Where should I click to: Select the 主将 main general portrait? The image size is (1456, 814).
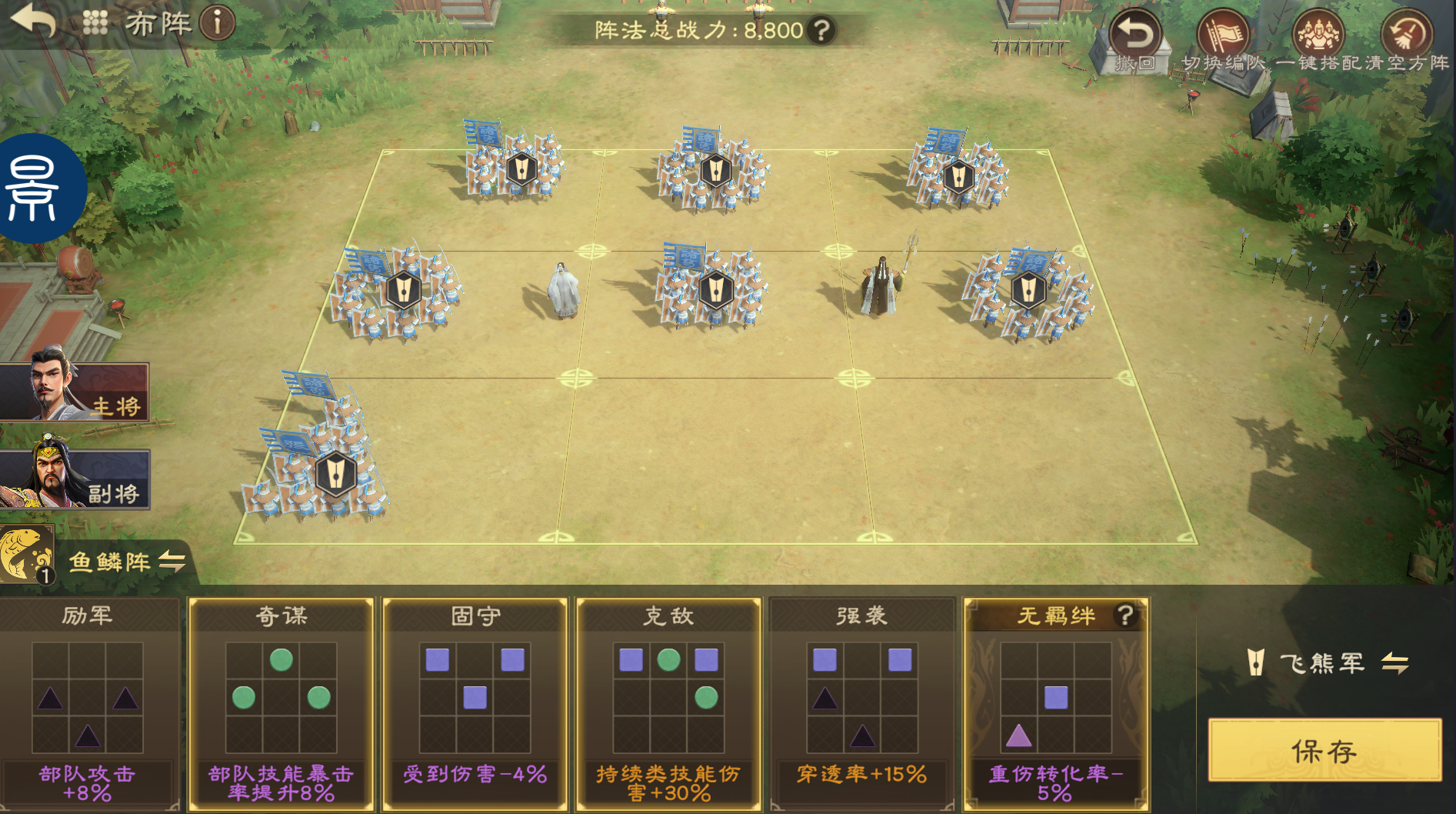click(74, 391)
